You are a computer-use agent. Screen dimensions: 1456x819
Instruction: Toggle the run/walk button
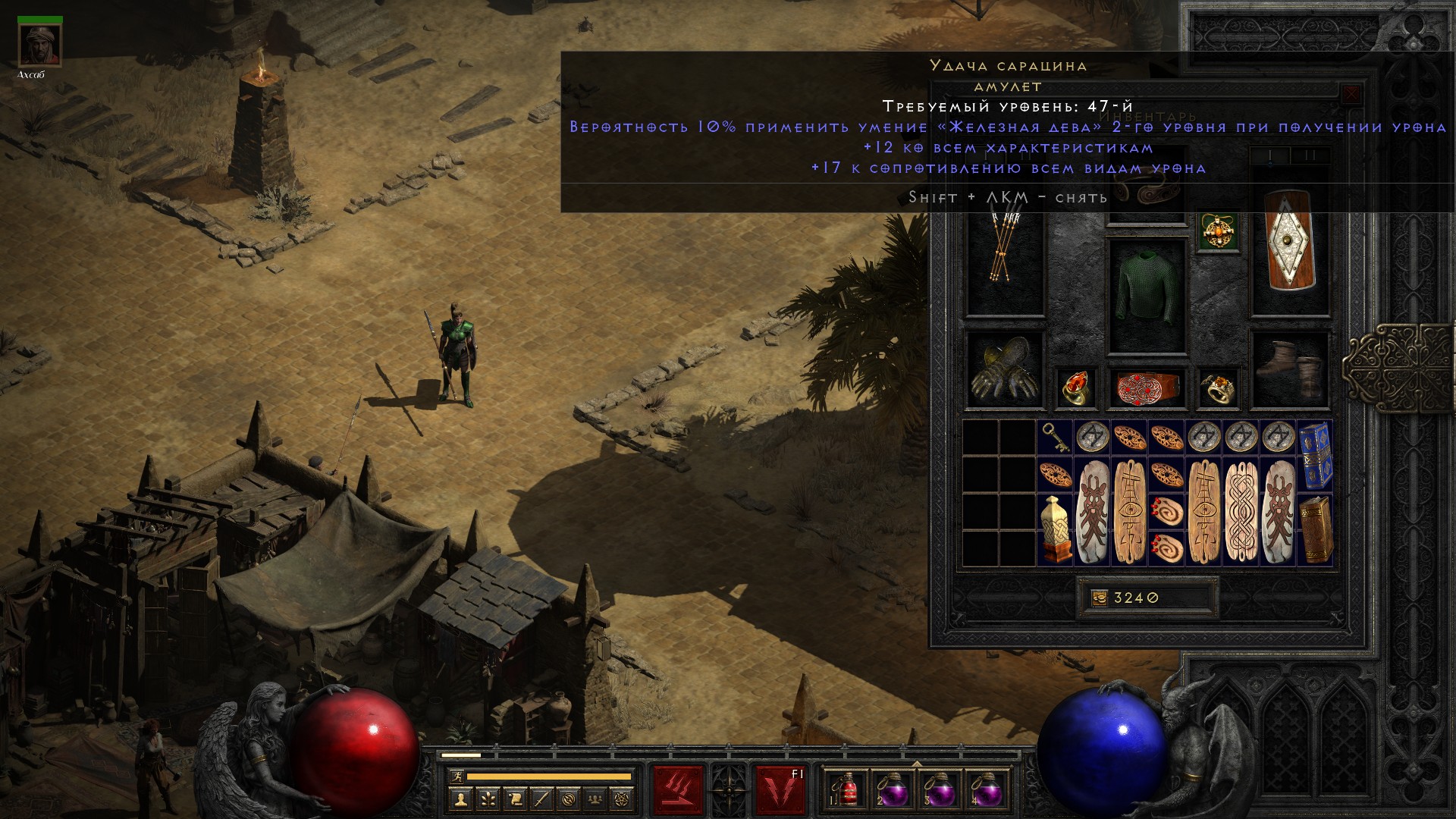click(456, 777)
